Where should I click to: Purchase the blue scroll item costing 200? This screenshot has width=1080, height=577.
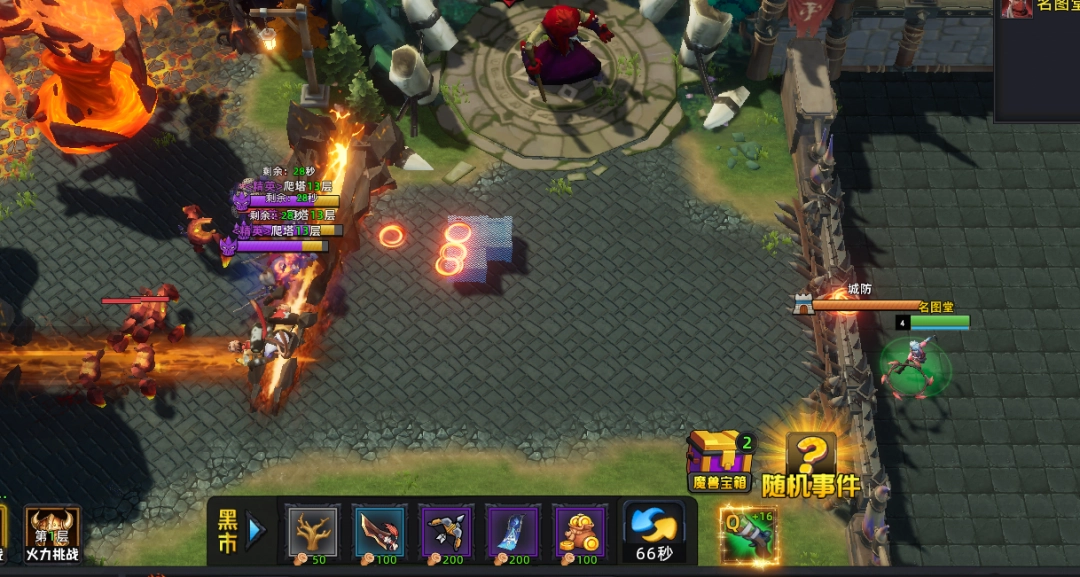click(x=513, y=530)
